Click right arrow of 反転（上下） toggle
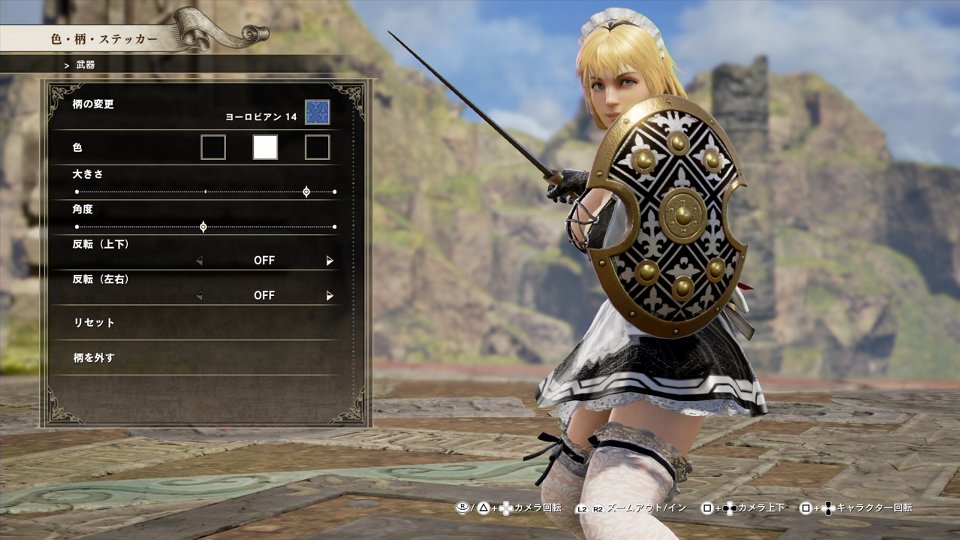The width and height of the screenshot is (960, 540). [330, 261]
